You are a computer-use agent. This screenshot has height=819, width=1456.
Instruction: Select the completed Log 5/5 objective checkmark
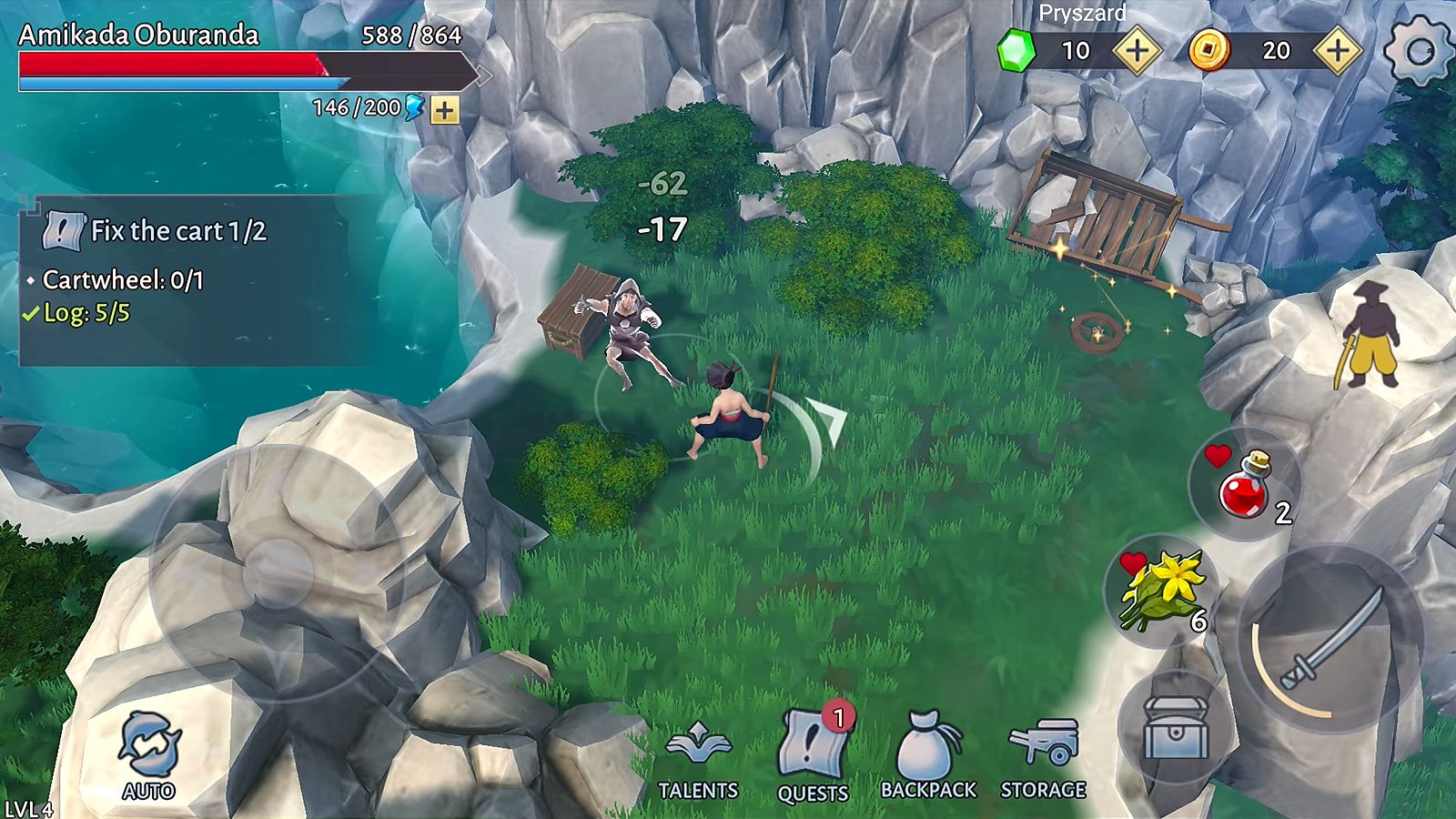tap(32, 317)
